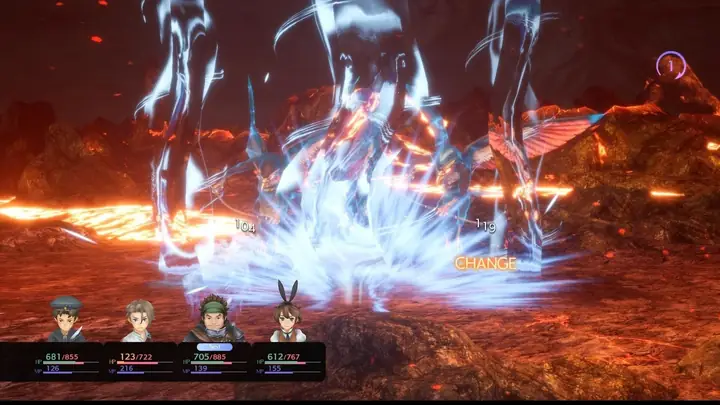Click the purple ring turn counter icon
Viewport: 720px width, 405px height.
[670, 66]
